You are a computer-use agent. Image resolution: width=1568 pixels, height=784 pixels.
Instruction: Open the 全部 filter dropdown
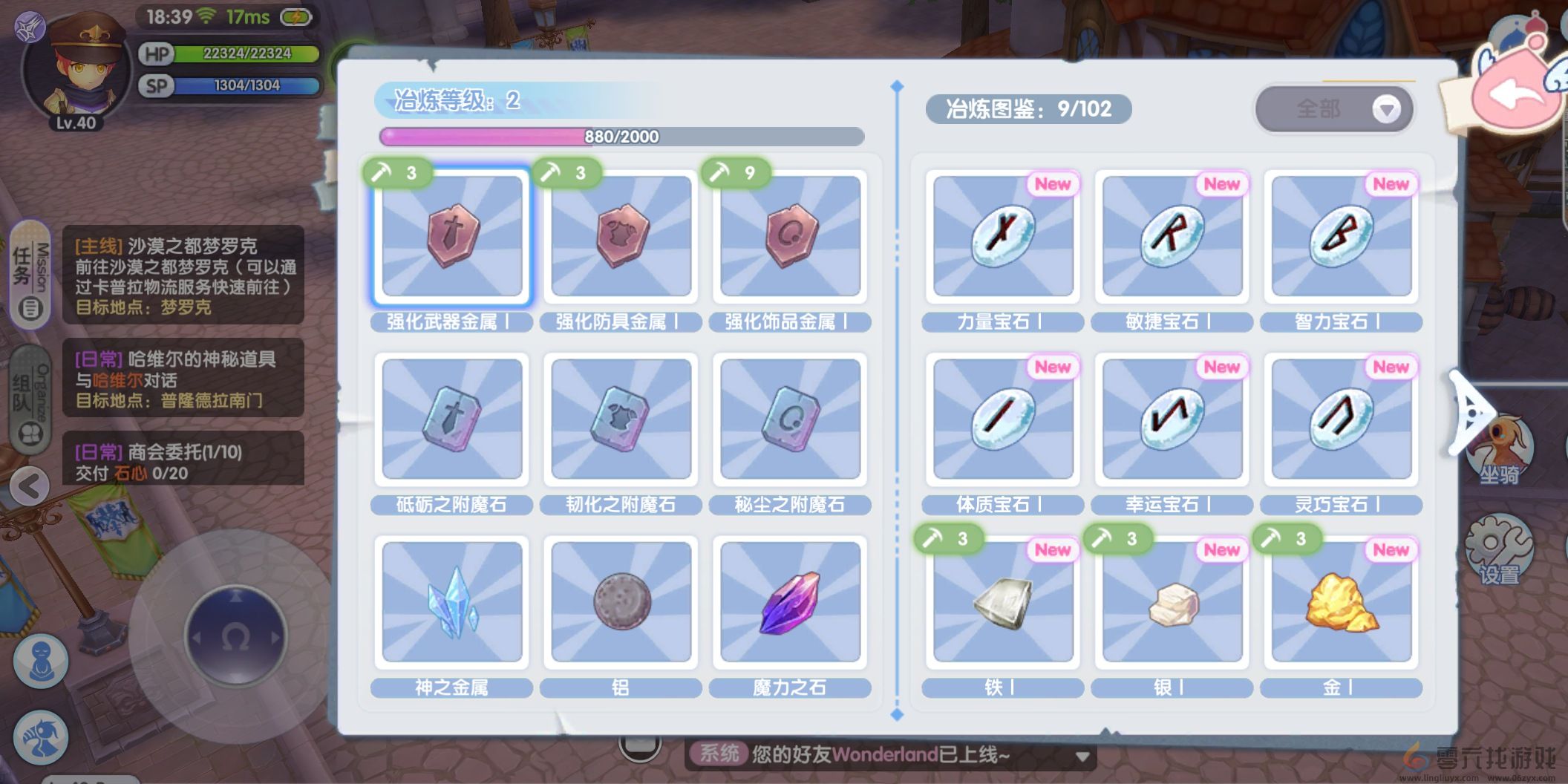pos(1334,109)
